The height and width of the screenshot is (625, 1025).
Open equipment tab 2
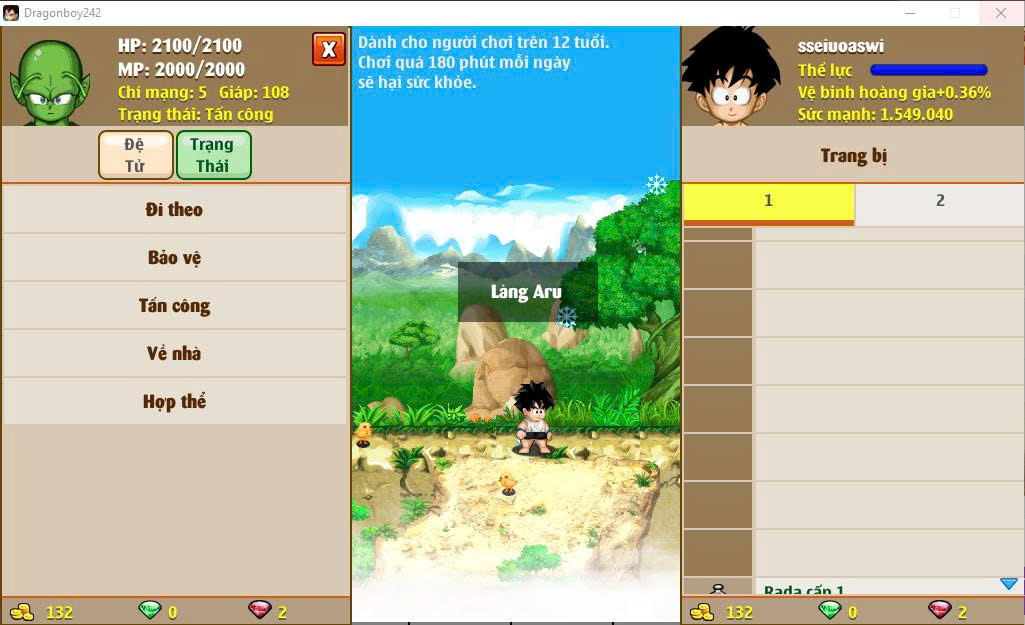(x=939, y=201)
